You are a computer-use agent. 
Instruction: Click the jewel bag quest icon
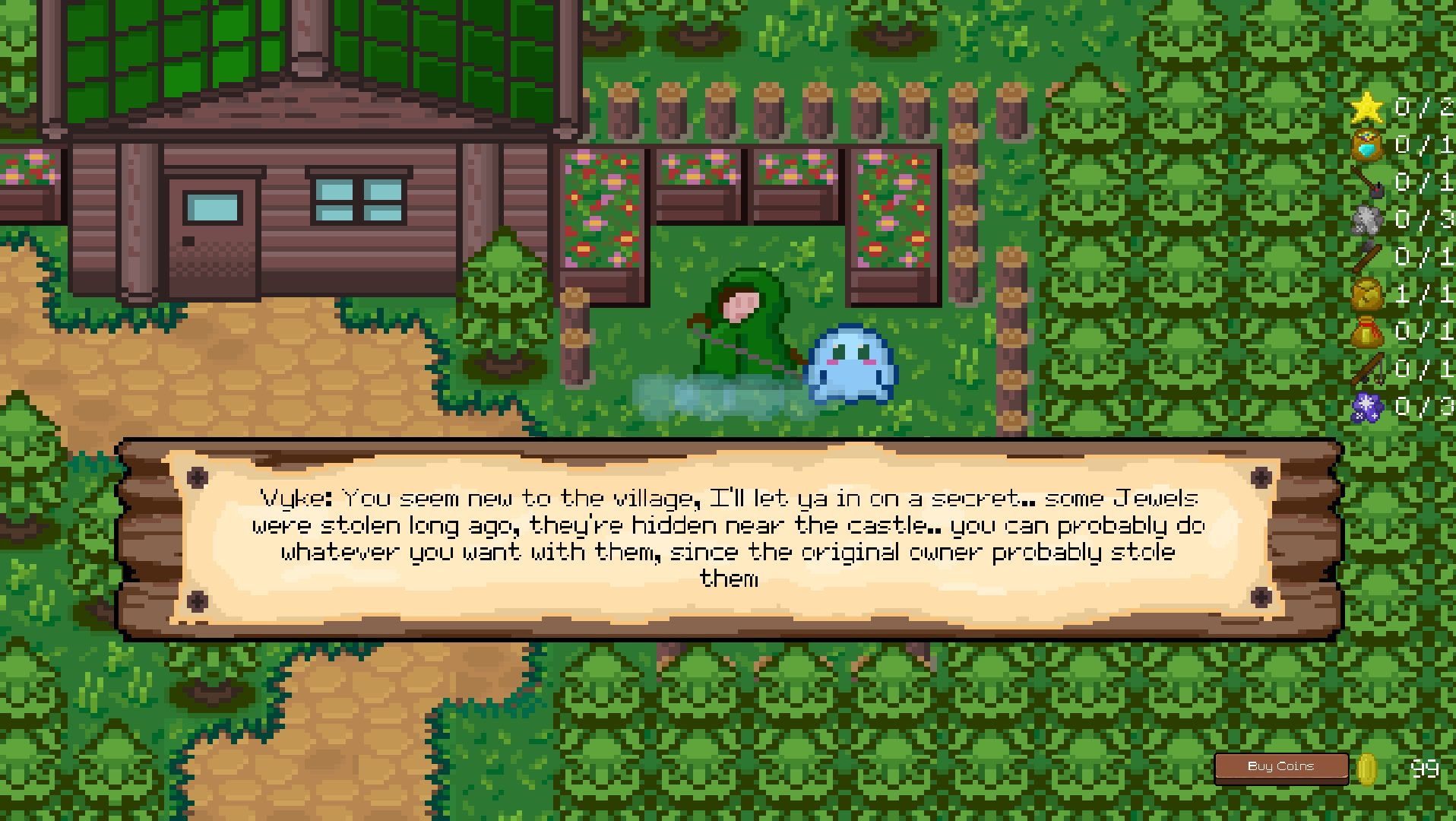[x=1365, y=147]
